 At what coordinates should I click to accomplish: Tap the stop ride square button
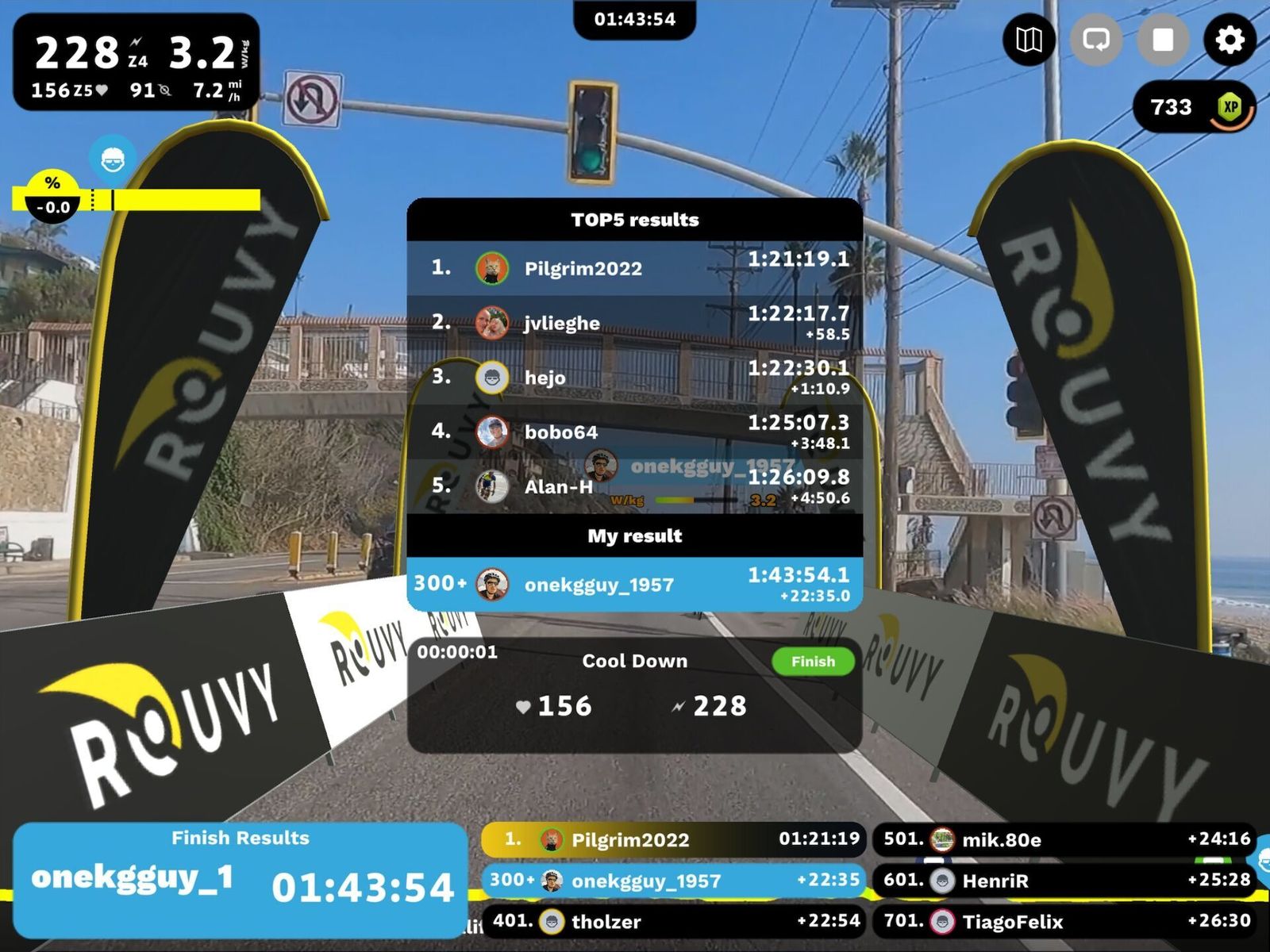click(x=1163, y=40)
